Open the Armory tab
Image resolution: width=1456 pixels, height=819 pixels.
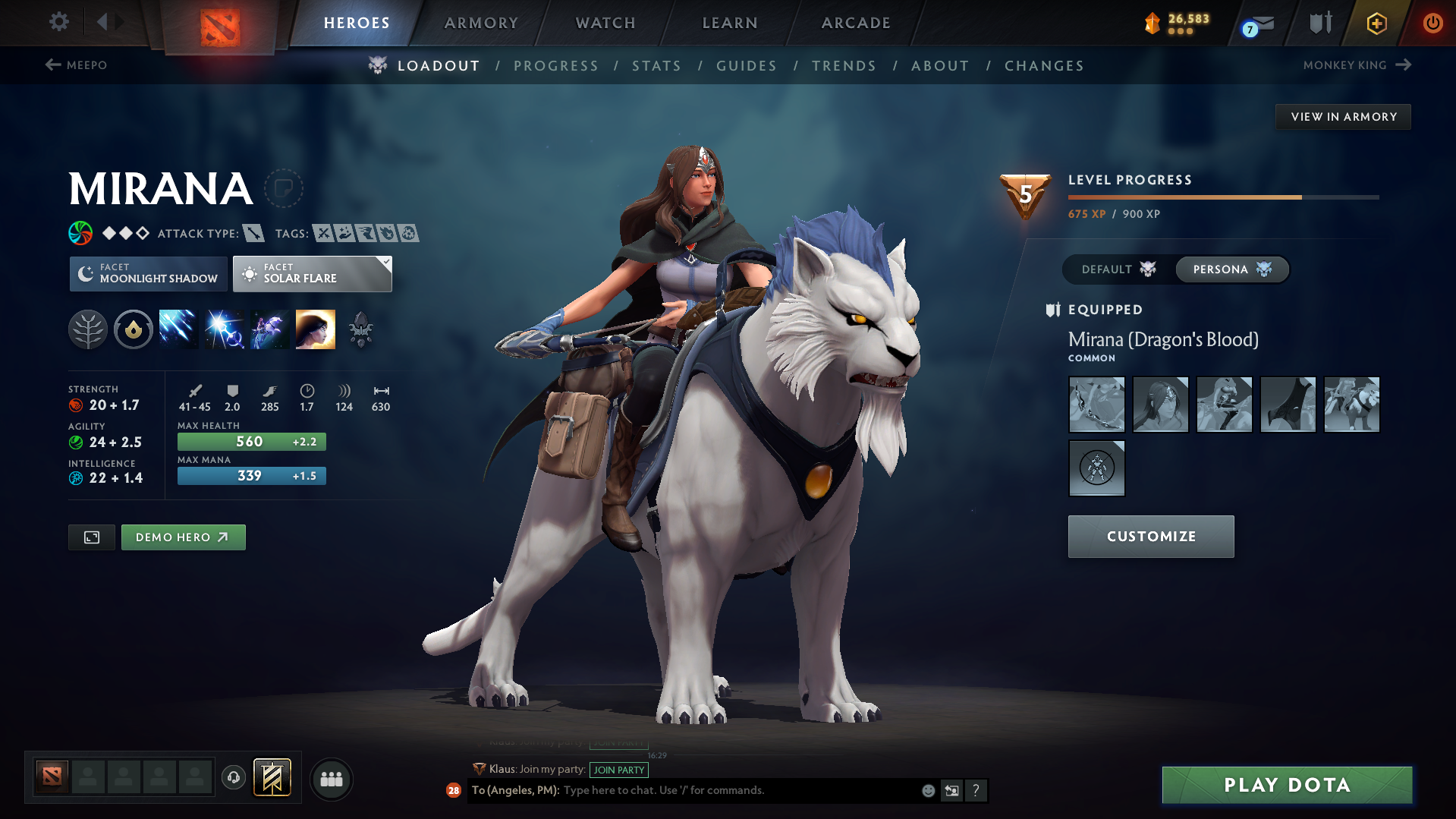click(481, 22)
